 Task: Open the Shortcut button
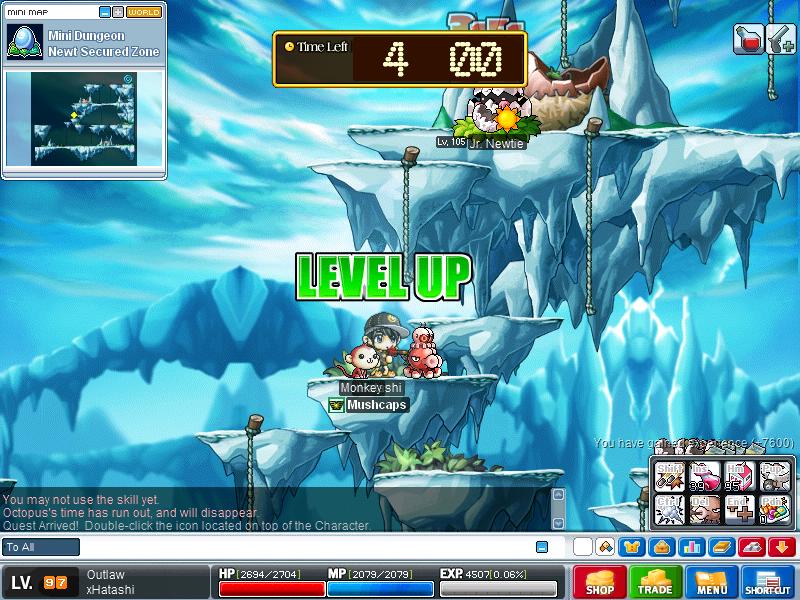pos(768,583)
